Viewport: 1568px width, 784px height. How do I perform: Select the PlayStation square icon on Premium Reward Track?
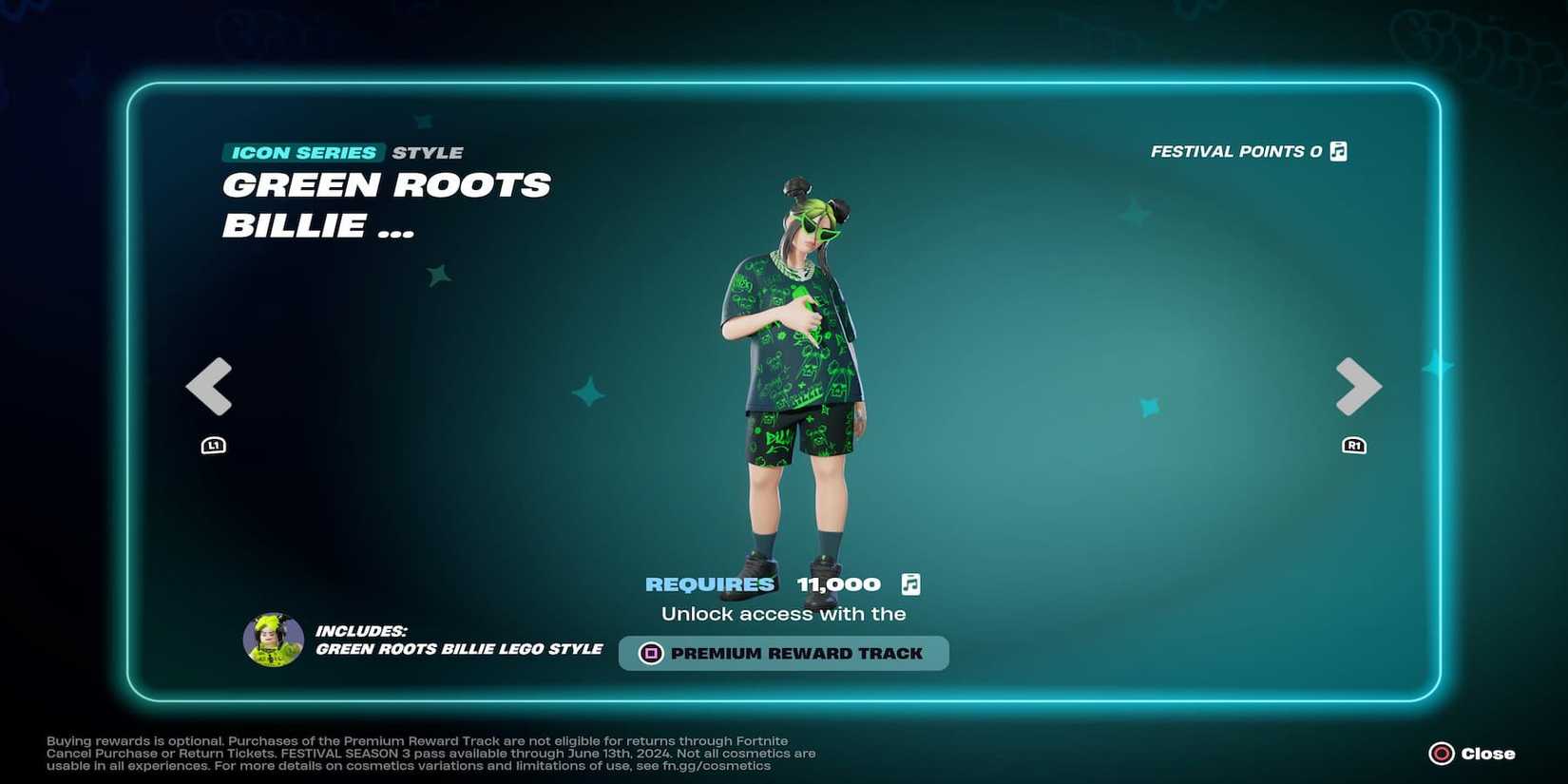(x=651, y=653)
